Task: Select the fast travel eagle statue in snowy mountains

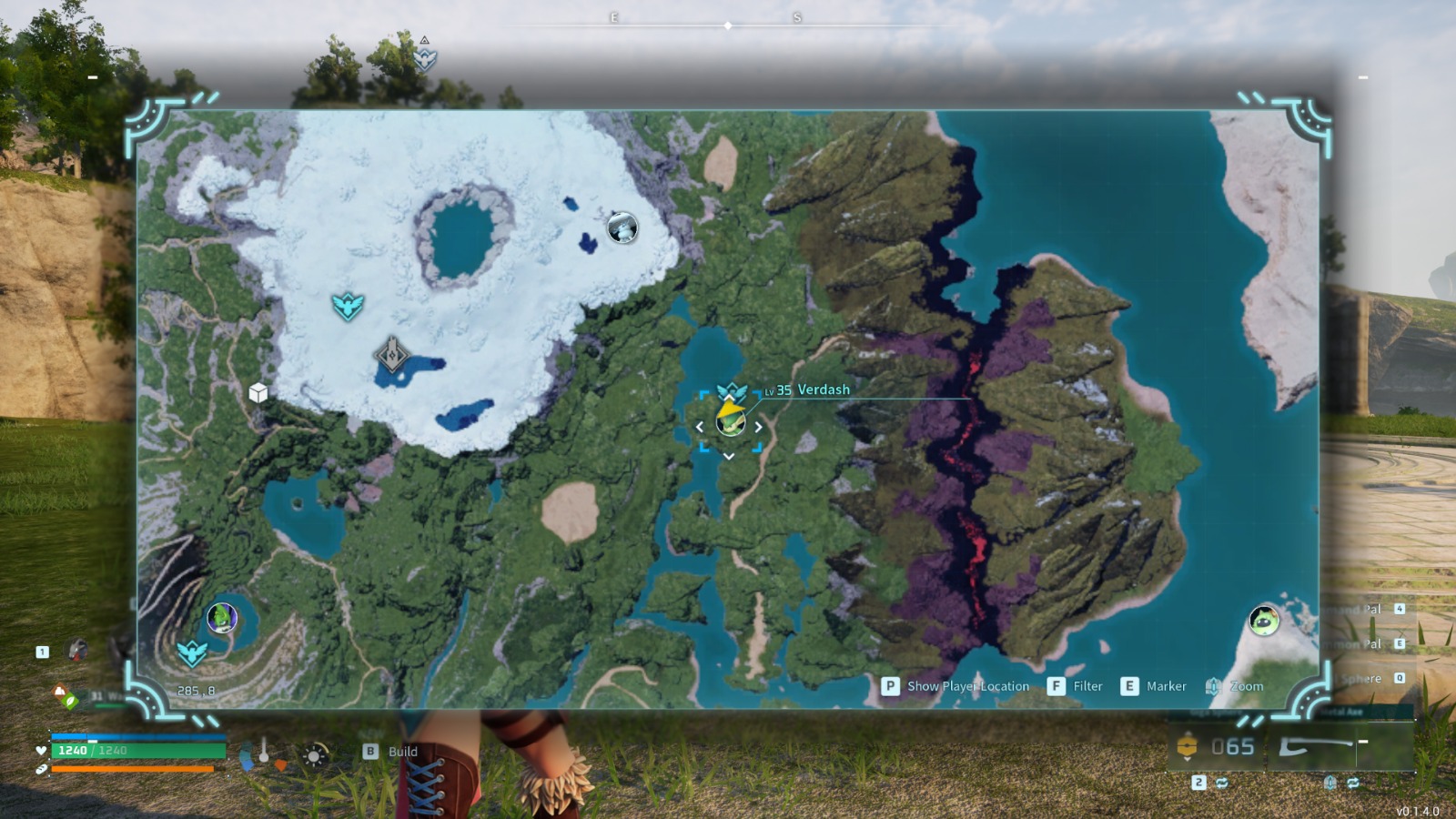Action: click(349, 304)
